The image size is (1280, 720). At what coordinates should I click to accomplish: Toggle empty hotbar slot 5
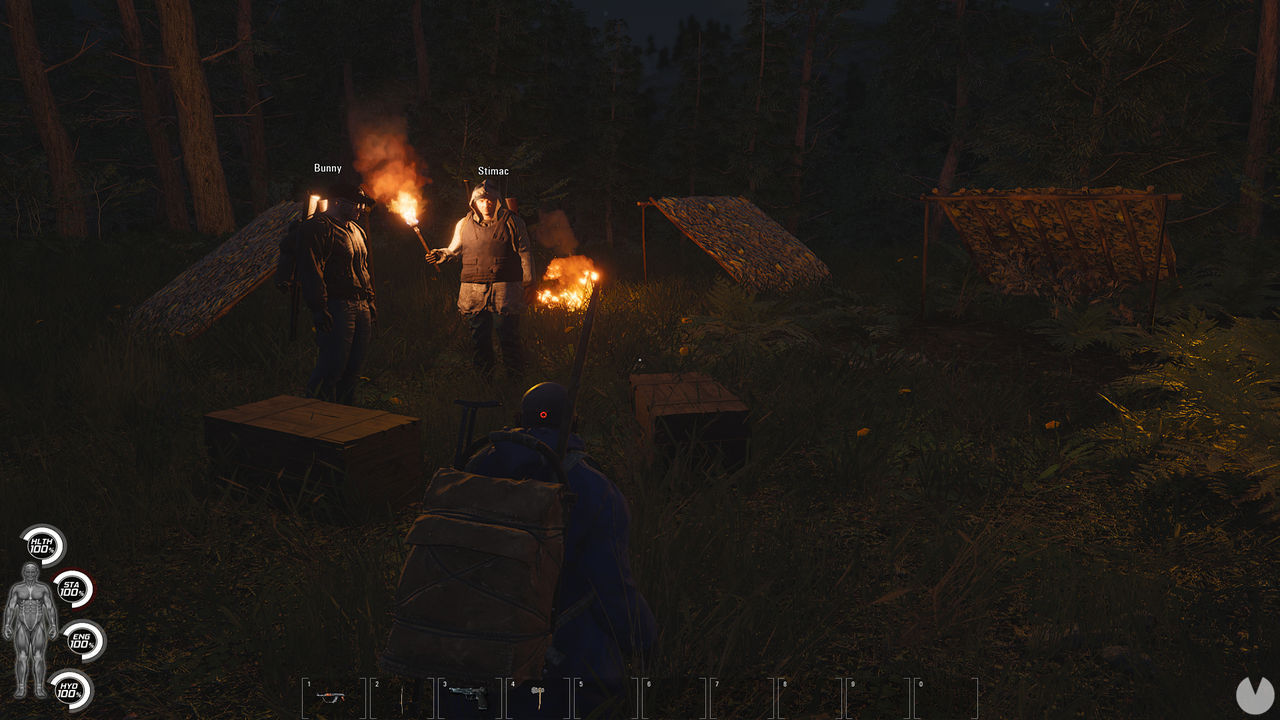[604, 698]
